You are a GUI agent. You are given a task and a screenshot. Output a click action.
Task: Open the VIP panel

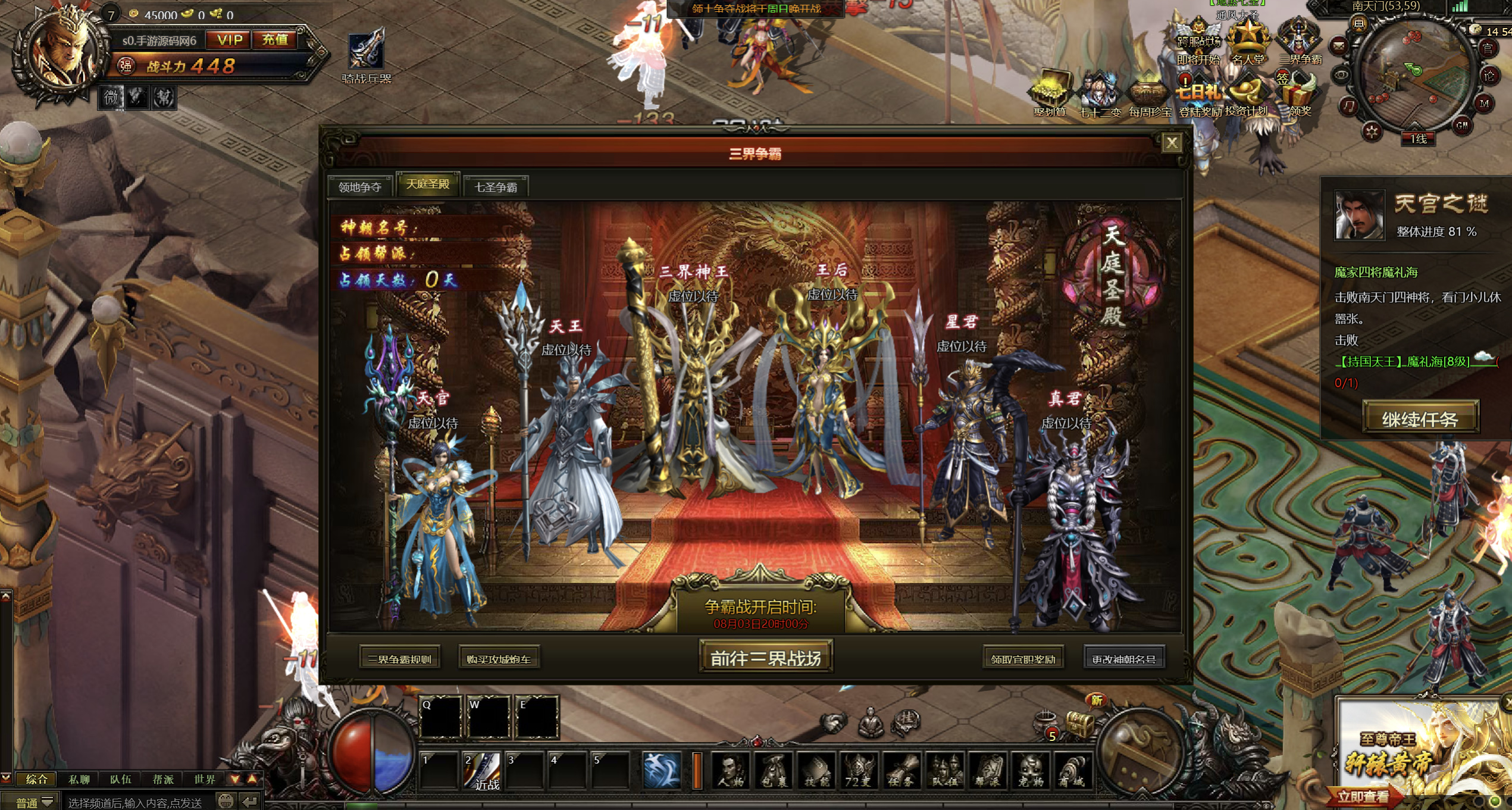[229, 40]
